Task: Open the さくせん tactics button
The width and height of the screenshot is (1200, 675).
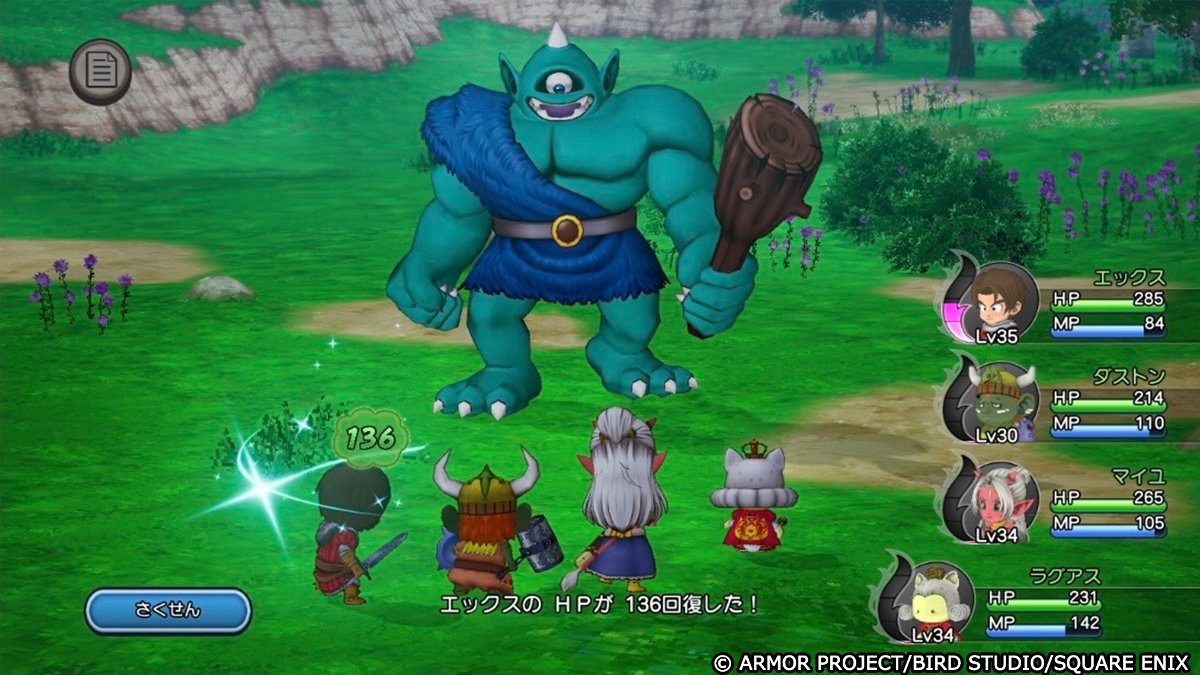Action: point(167,610)
